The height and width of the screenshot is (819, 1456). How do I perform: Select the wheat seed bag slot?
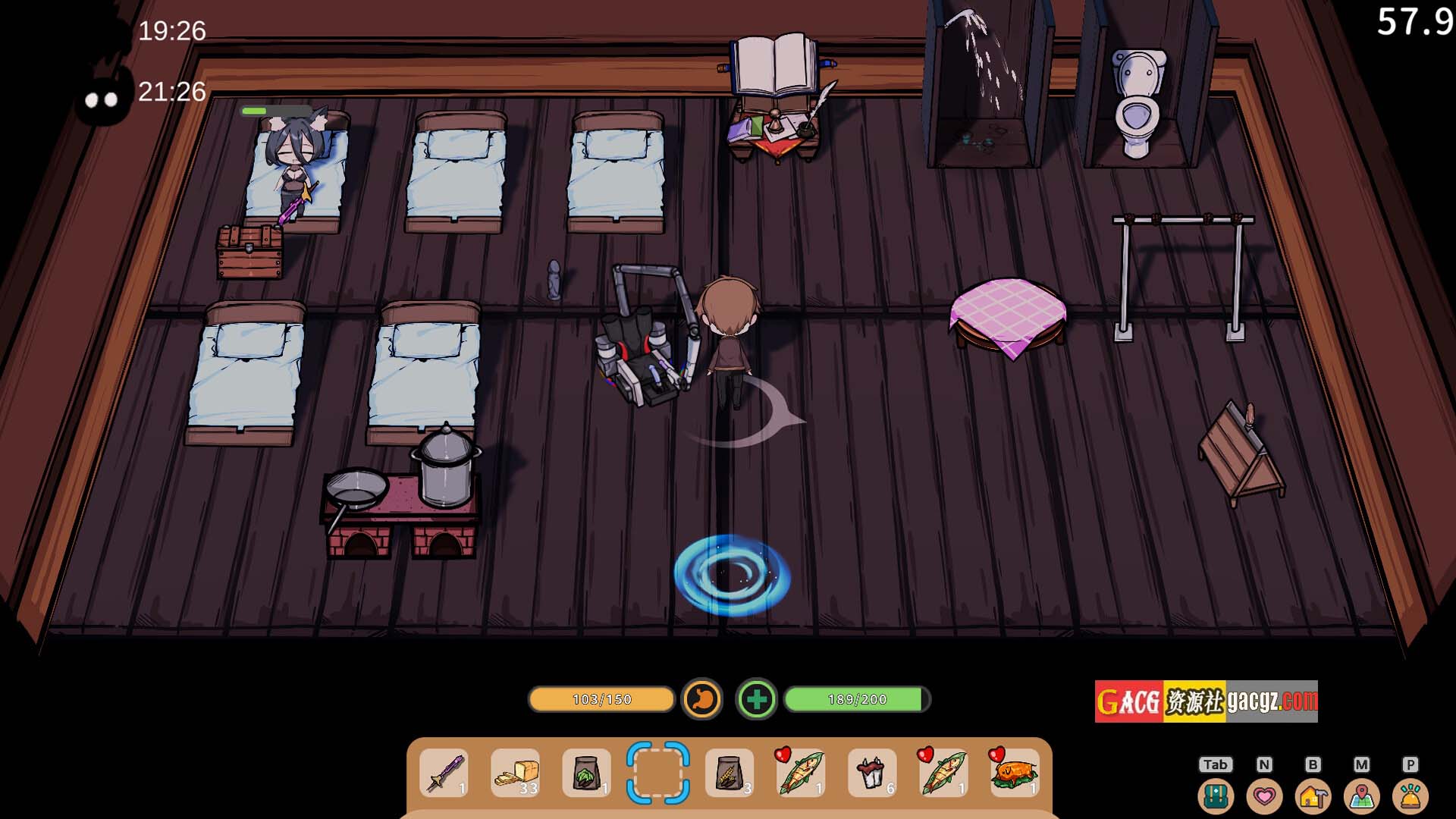tap(730, 773)
